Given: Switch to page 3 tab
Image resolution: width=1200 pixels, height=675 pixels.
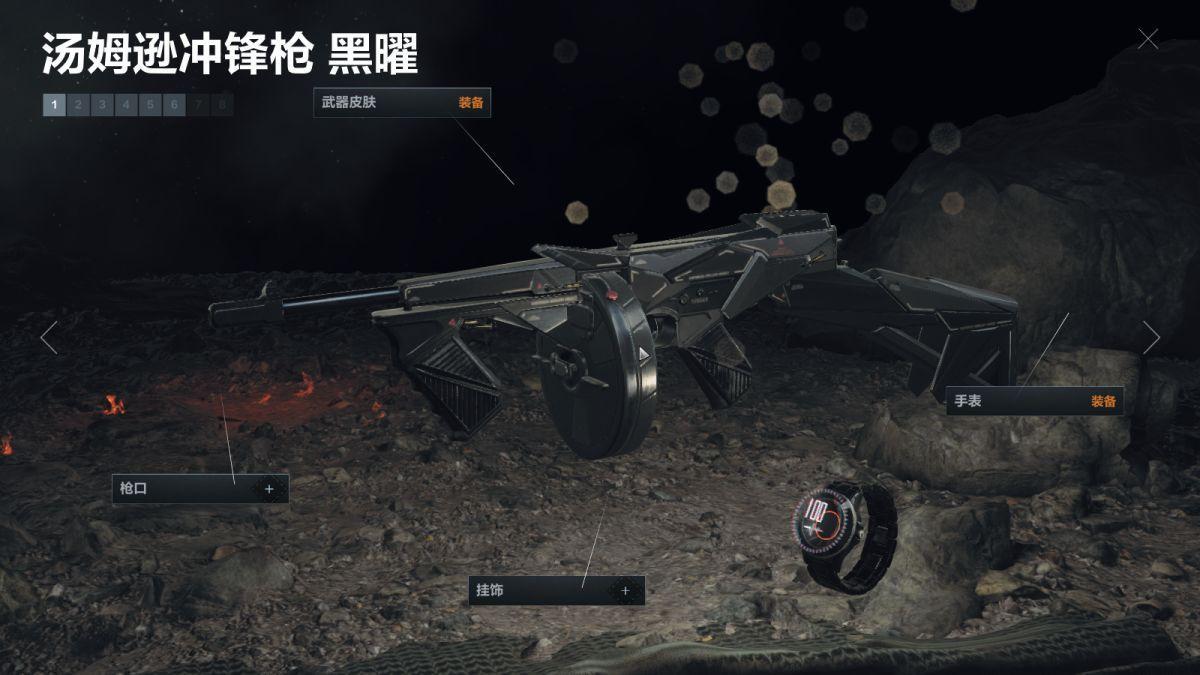Looking at the screenshot, I should pyautogui.click(x=102, y=104).
